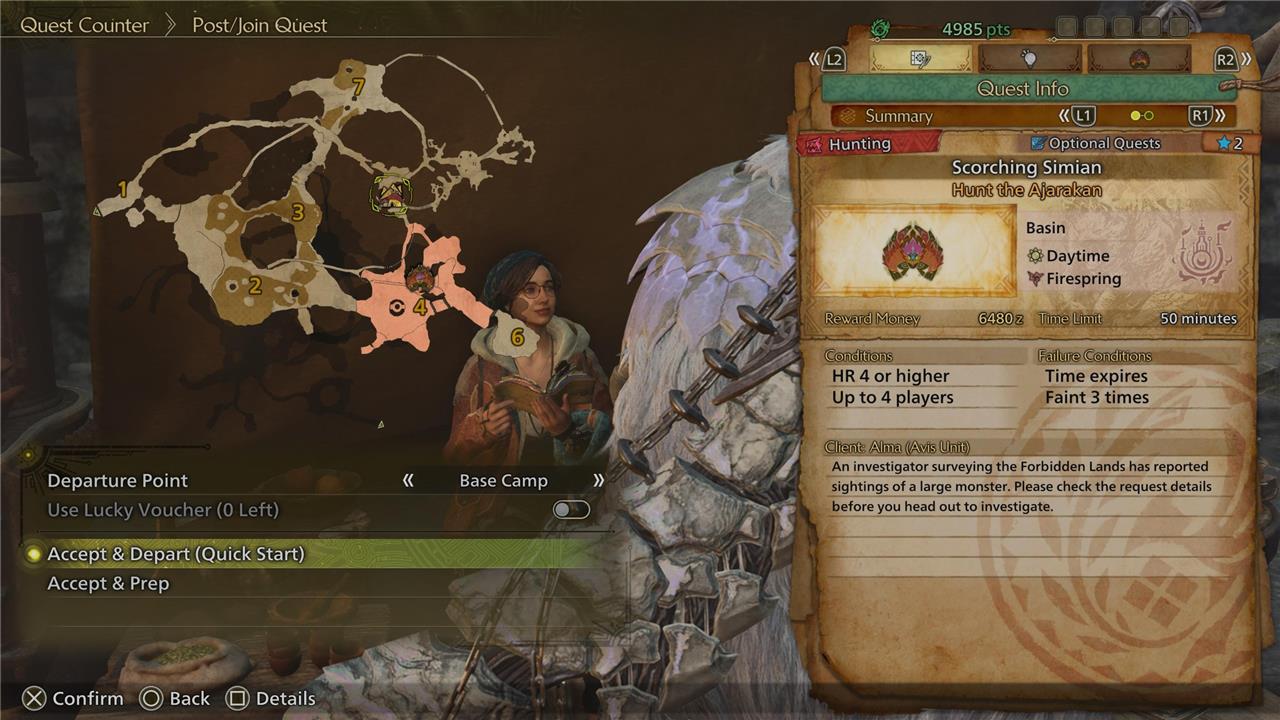Click map area 1
Viewport: 1280px width, 720px height.
(123, 189)
